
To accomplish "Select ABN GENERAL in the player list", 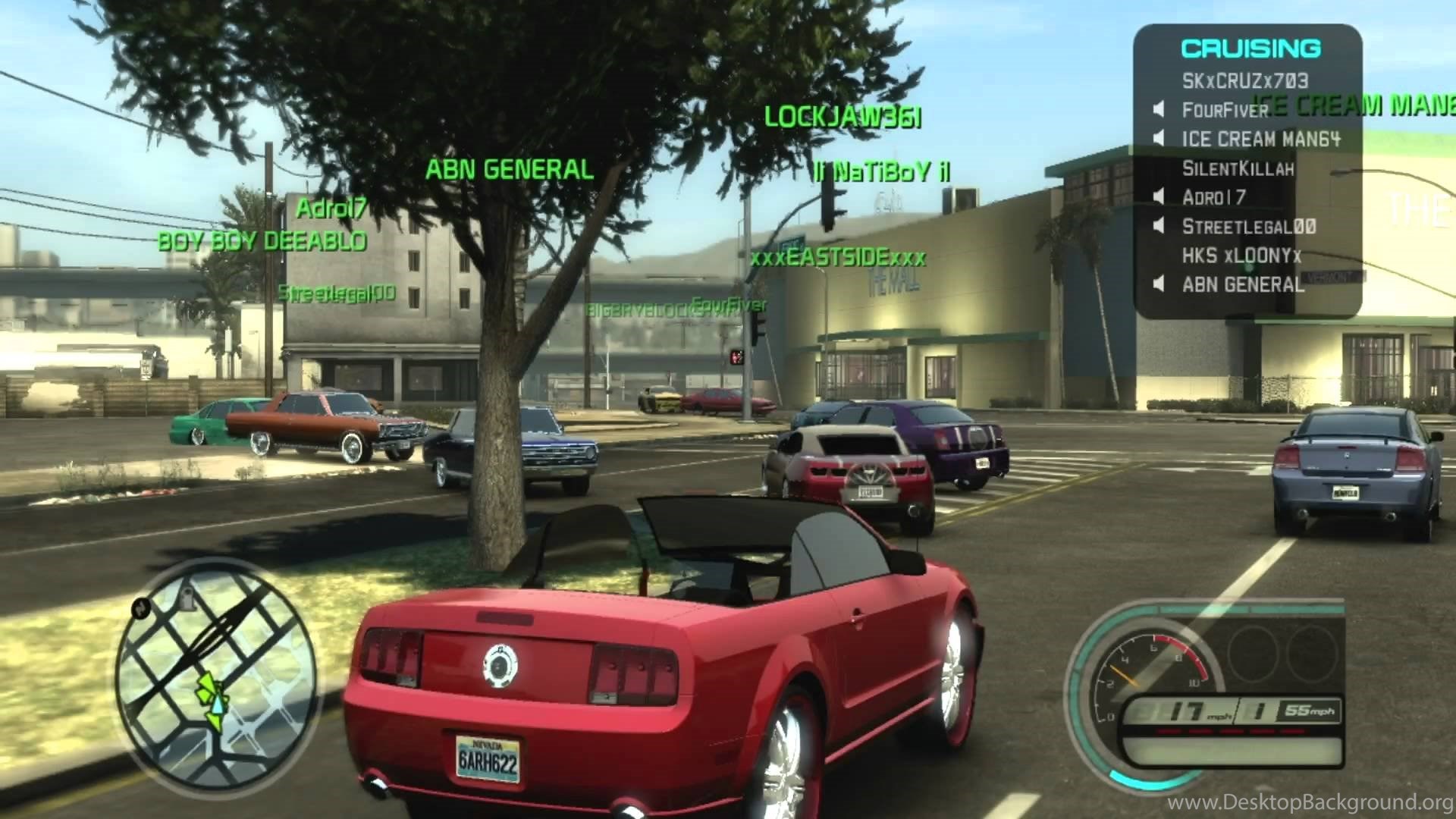I will 1243,285.
